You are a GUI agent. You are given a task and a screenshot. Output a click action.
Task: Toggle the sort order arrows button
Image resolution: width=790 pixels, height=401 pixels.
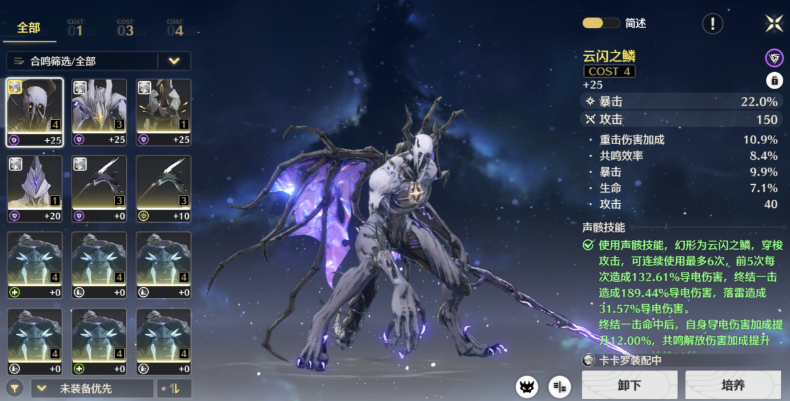pos(174,388)
